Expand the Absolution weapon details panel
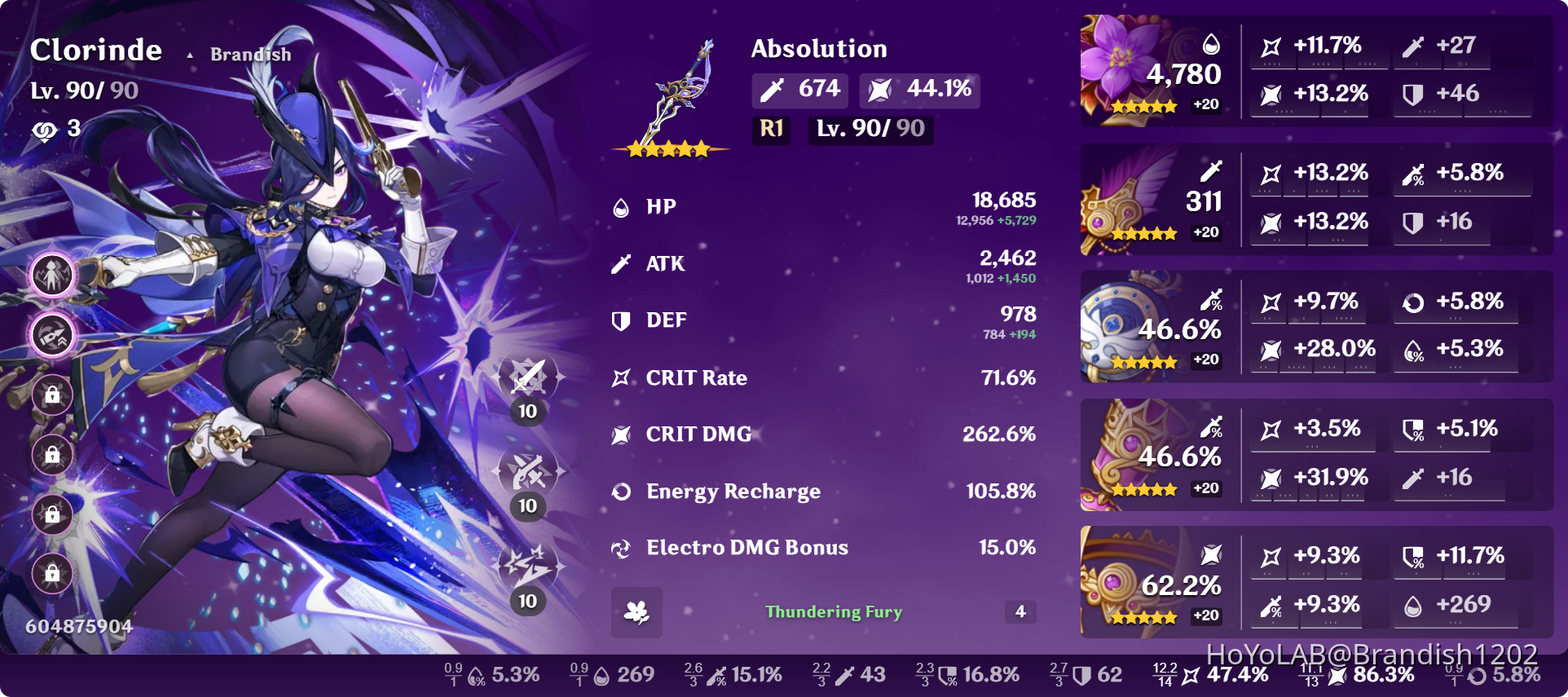This screenshot has height=697, width=1568. coord(819,49)
